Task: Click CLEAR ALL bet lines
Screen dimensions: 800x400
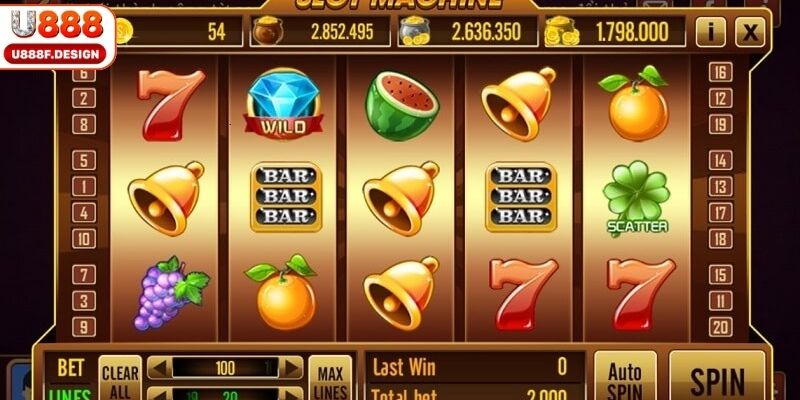Action: coord(120,380)
